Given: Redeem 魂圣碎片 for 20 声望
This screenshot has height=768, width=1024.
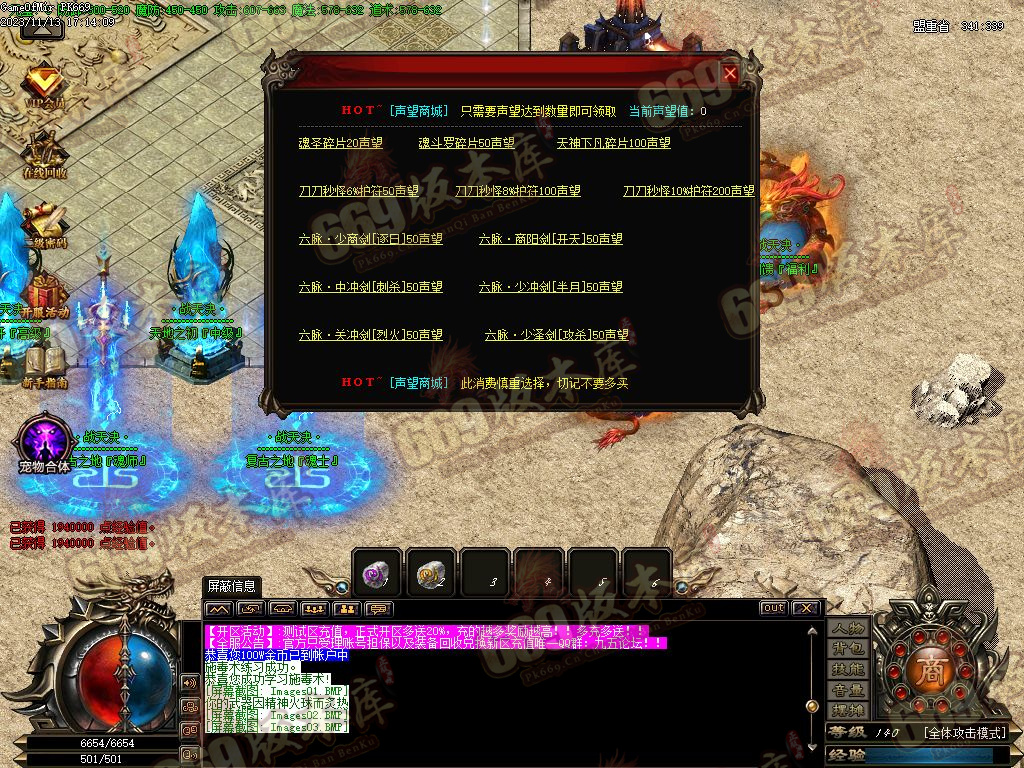Looking at the screenshot, I should pos(340,143).
